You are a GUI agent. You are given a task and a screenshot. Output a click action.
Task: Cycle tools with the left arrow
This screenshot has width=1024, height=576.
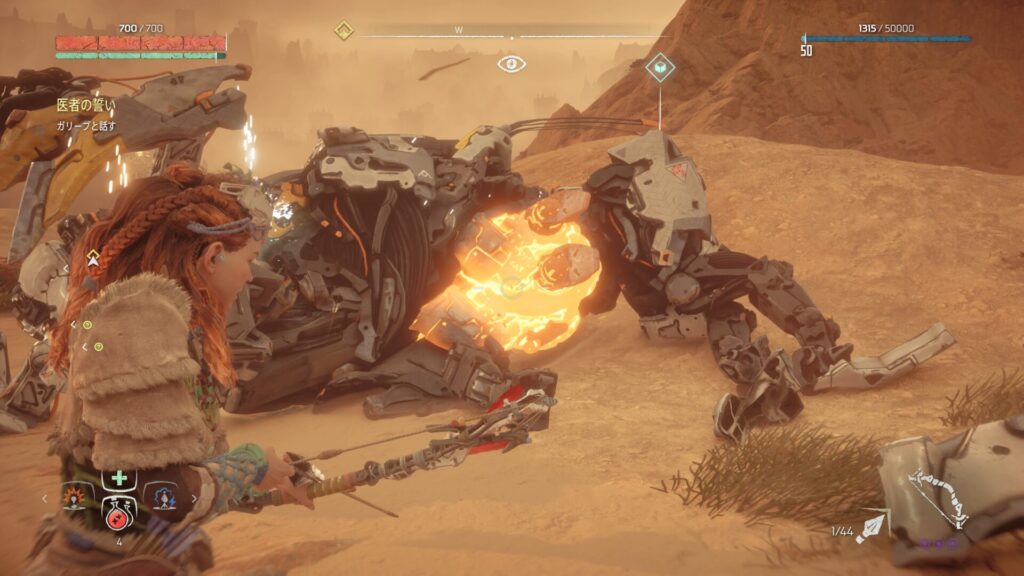pyautogui.click(x=44, y=497)
